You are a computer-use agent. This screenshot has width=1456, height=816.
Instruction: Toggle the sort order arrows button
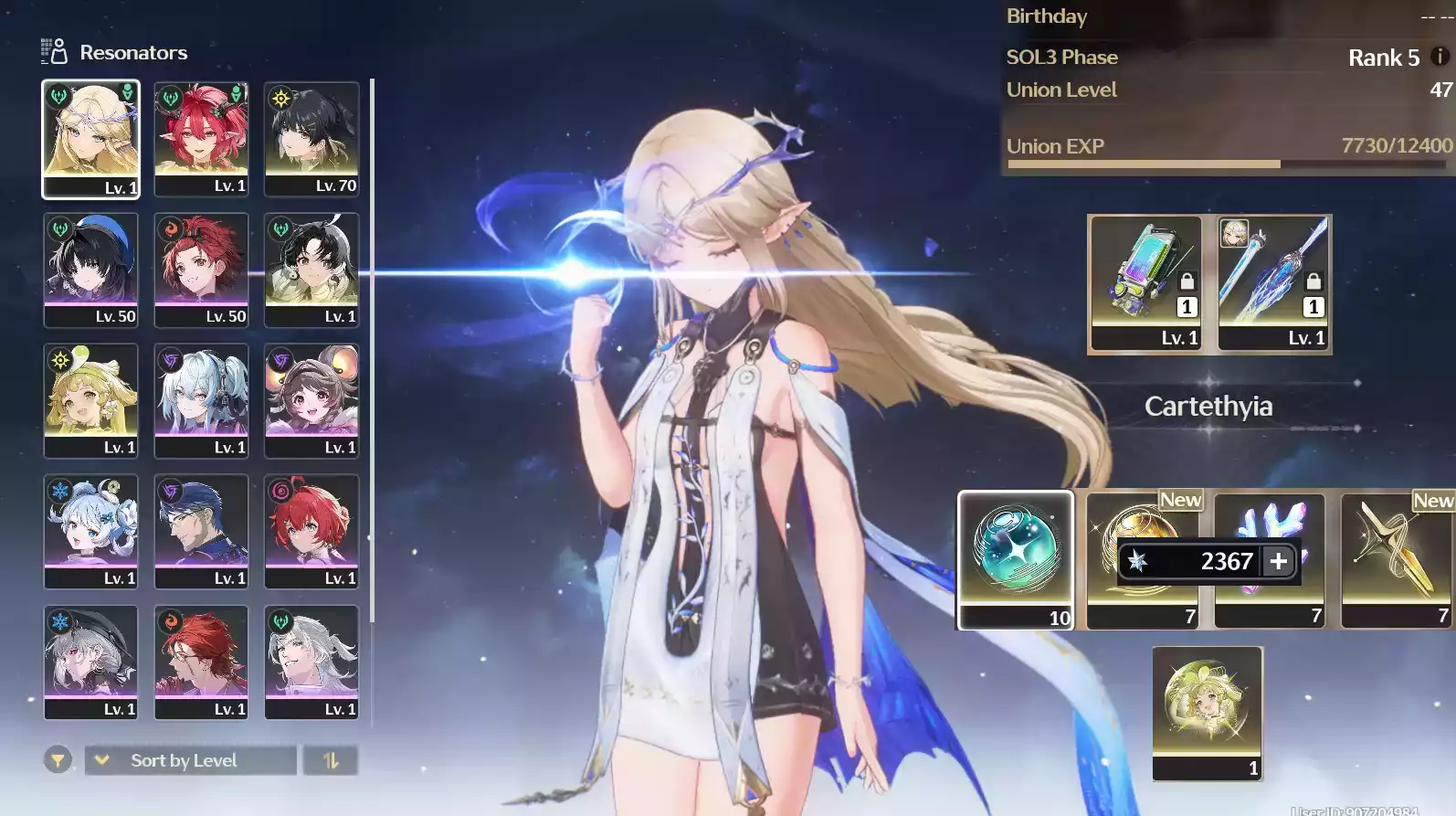pyautogui.click(x=331, y=760)
